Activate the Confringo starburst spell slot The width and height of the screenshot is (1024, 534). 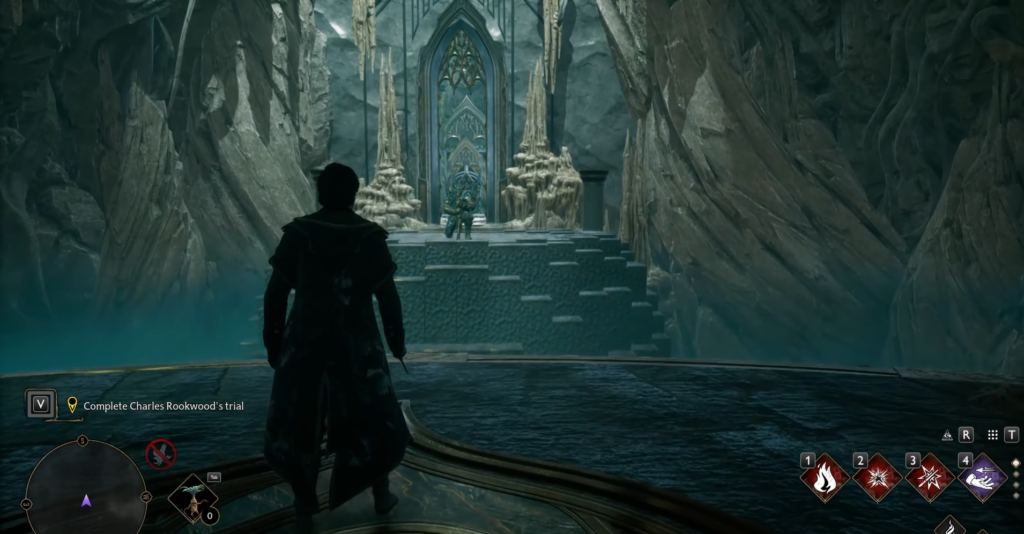click(x=878, y=477)
